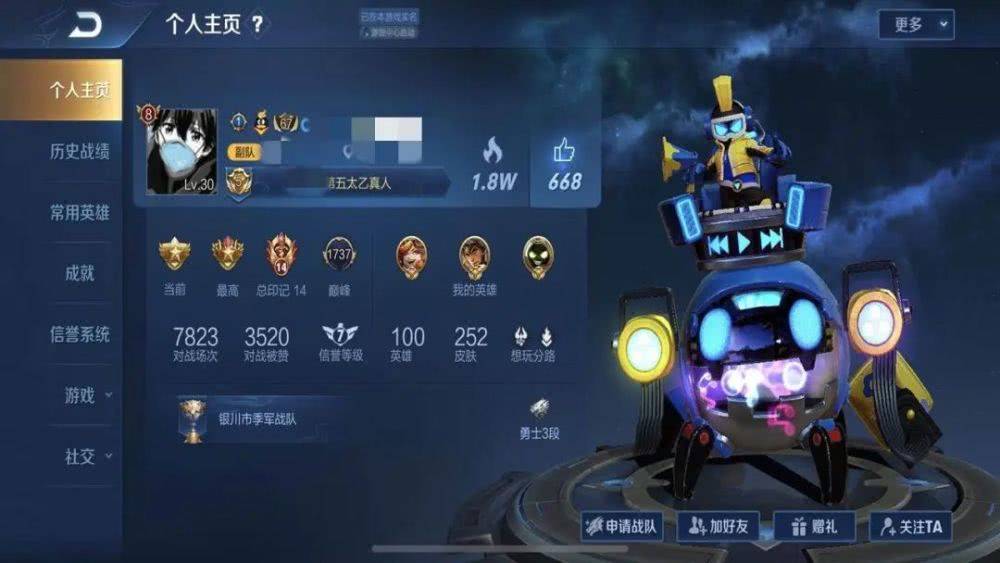1000x563 pixels.
Task: Open the question mark help icon
Action: pyautogui.click(x=258, y=25)
